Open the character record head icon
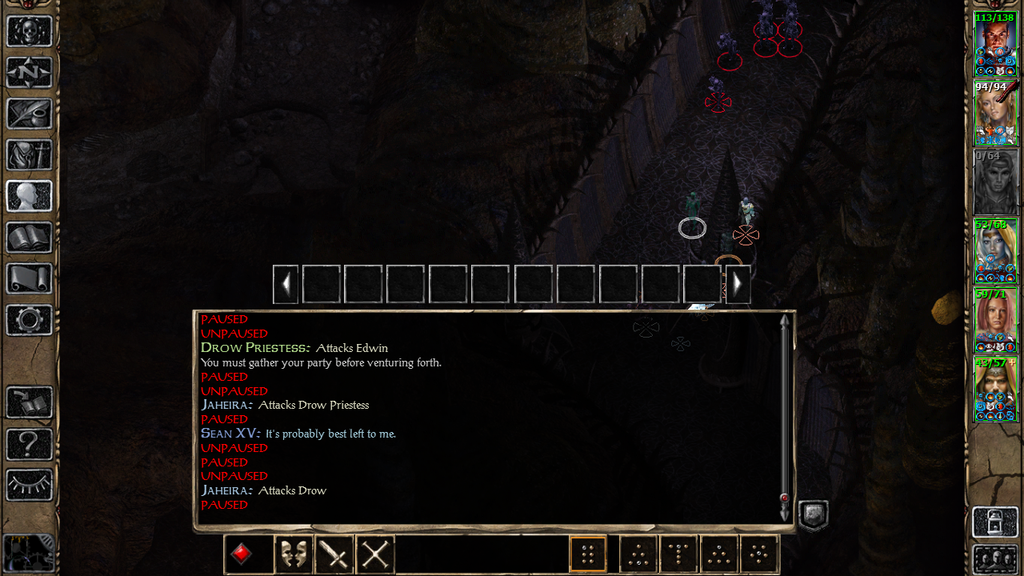Image resolution: width=1024 pixels, height=576 pixels. (29, 196)
